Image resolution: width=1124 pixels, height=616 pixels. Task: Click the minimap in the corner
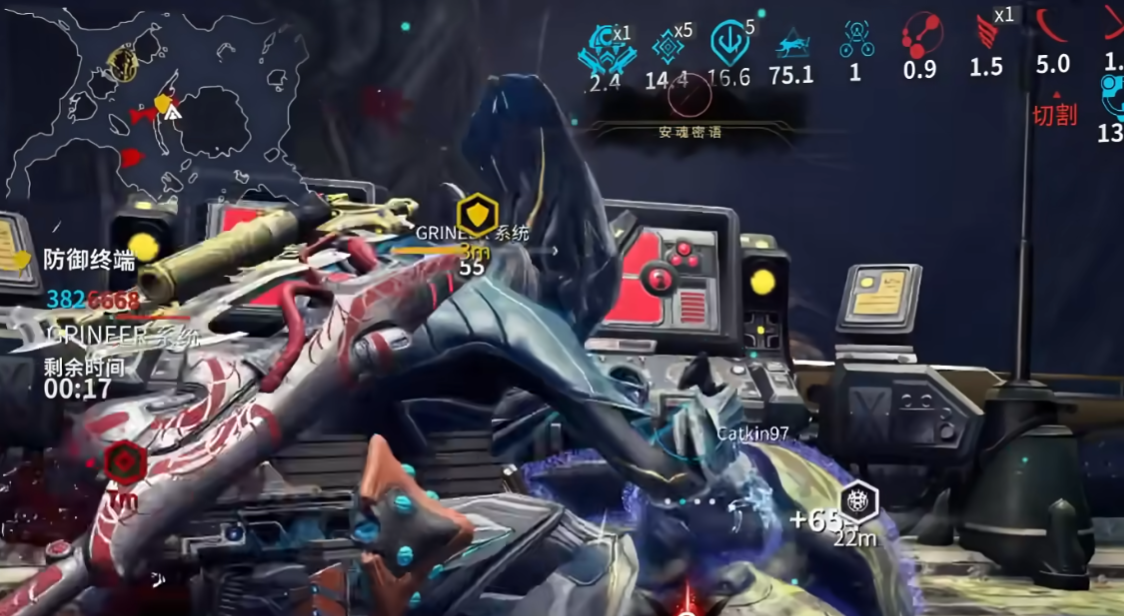tap(150, 100)
